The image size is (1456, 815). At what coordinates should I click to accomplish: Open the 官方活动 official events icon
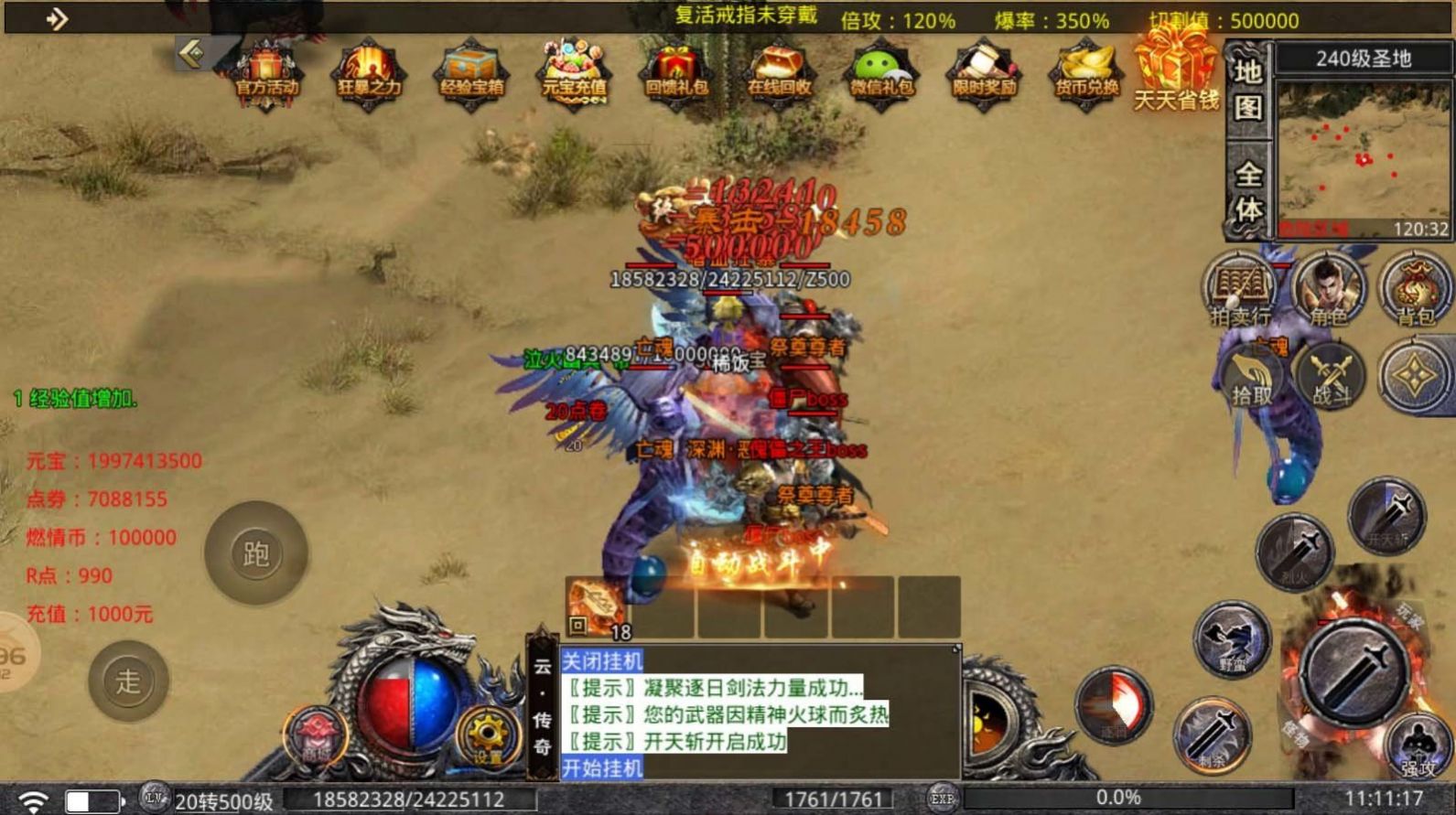point(266,71)
